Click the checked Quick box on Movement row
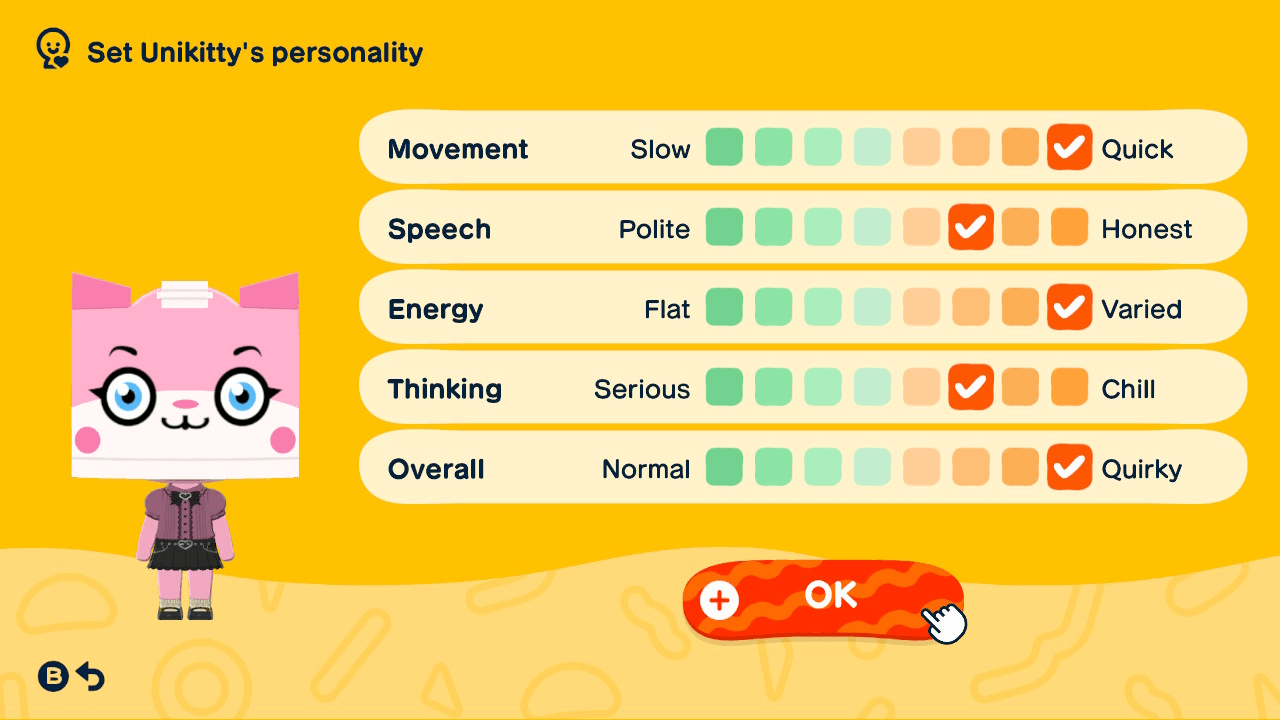 1069,147
